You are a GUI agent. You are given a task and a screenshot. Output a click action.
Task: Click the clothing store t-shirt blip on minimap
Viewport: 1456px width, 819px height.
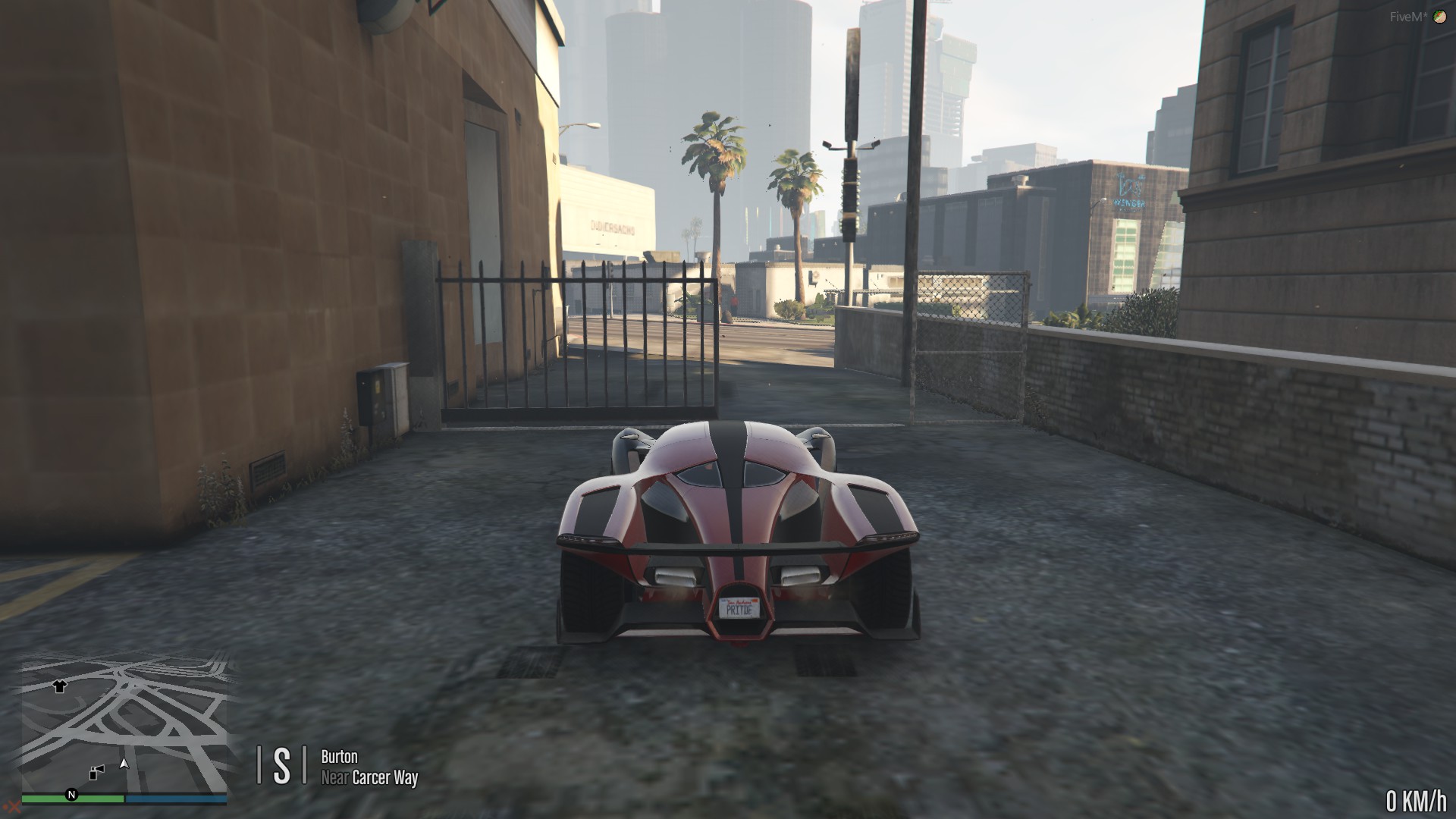(x=60, y=687)
